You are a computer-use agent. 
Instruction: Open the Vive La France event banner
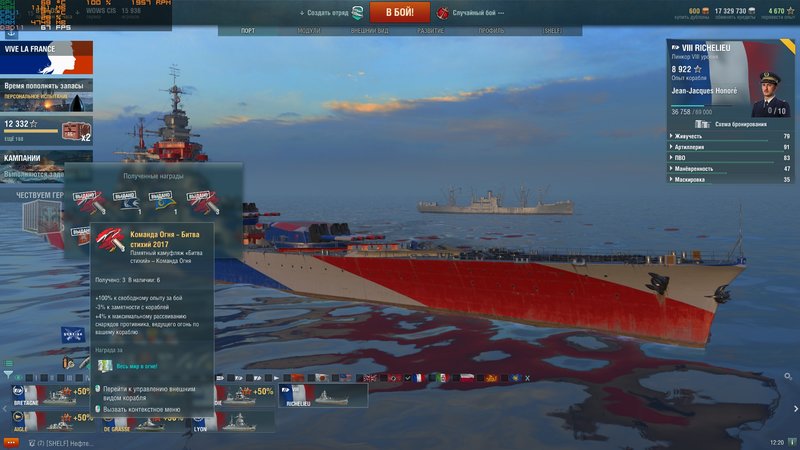pos(46,57)
